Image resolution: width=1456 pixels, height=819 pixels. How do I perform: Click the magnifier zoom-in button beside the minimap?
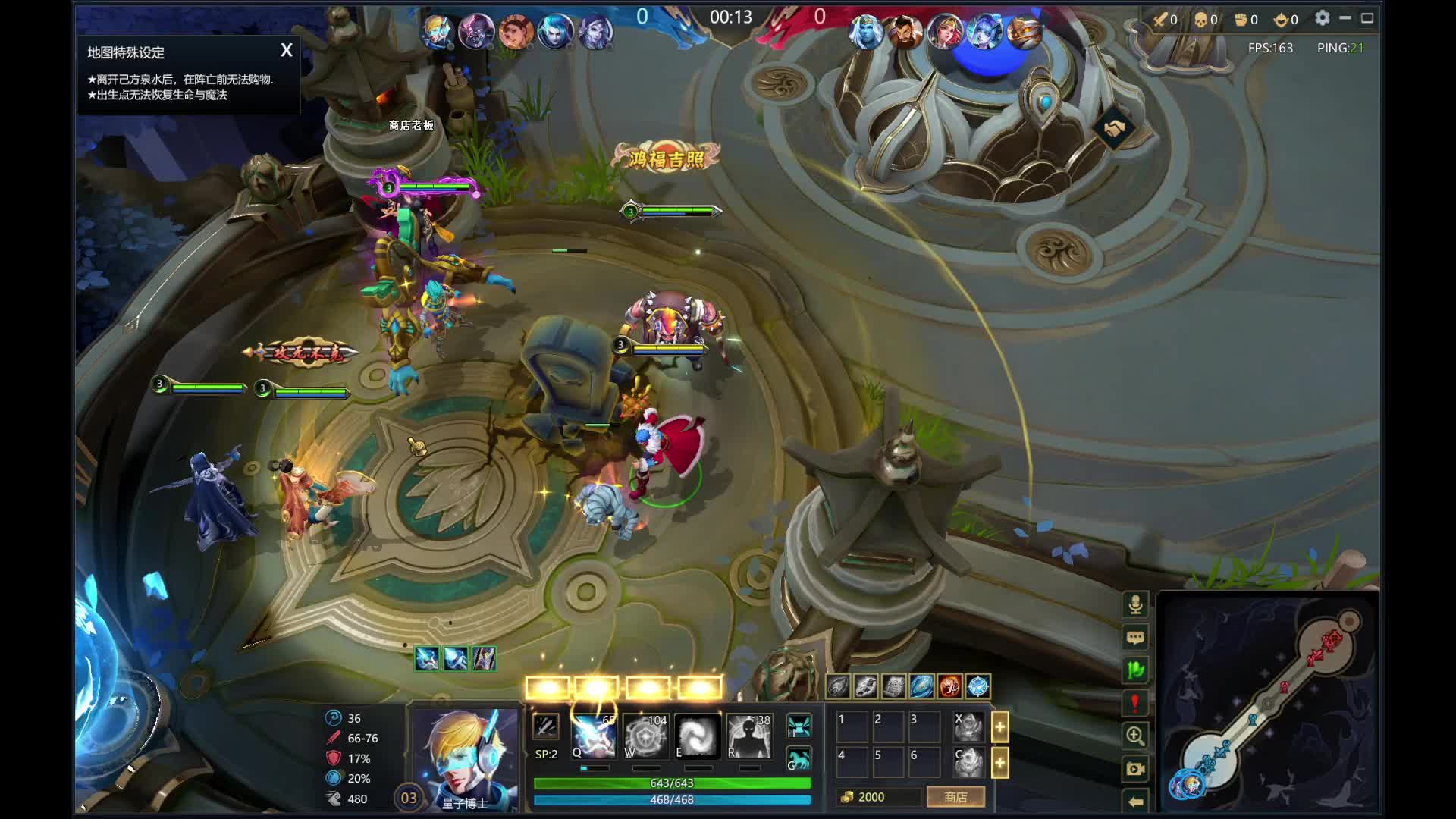click(1135, 736)
